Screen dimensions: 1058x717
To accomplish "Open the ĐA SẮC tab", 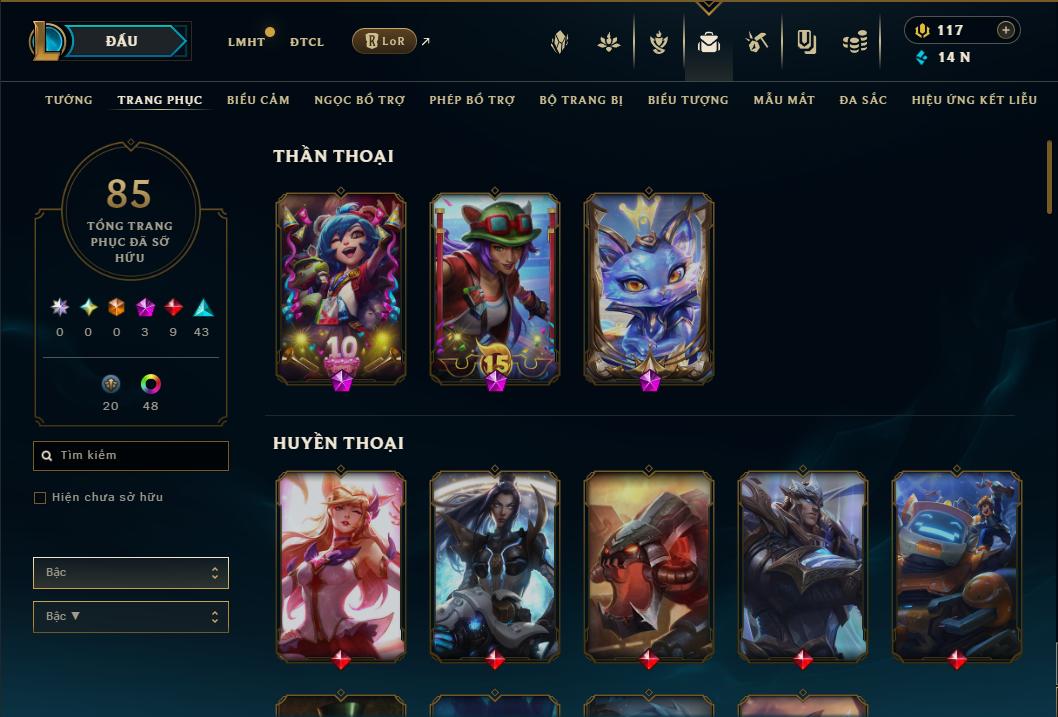I will (x=863, y=100).
